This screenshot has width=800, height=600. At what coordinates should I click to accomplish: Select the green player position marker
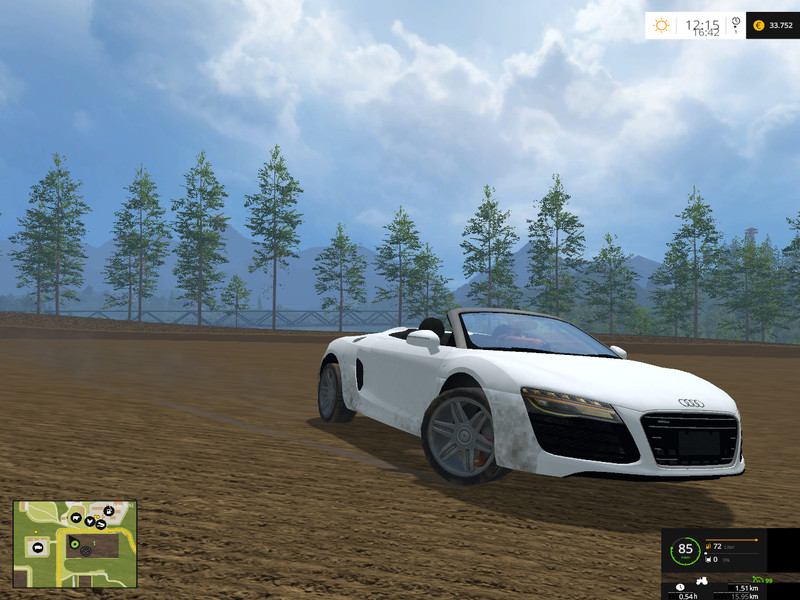click(73, 543)
